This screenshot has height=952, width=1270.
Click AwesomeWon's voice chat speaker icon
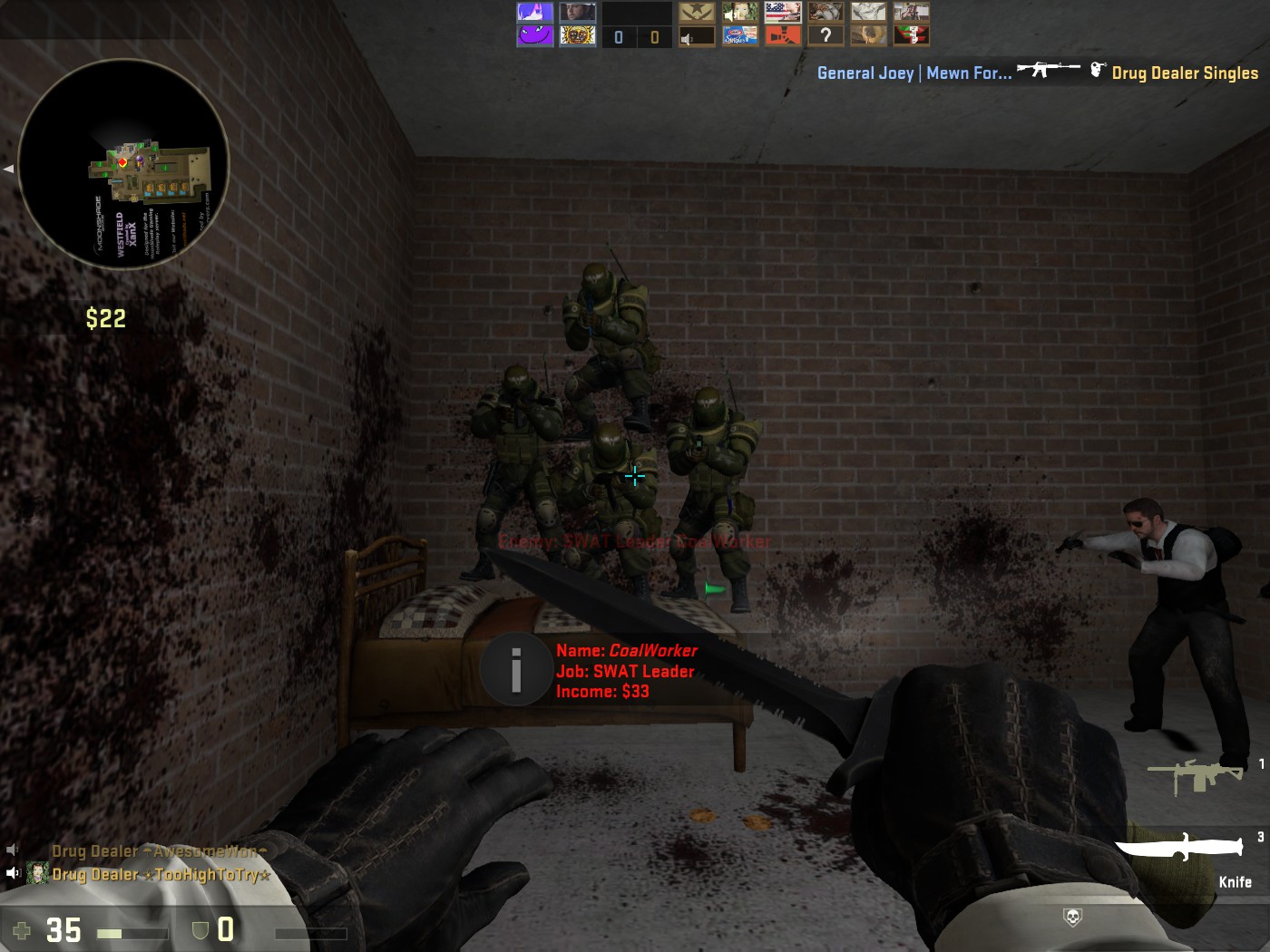pyautogui.click(x=13, y=850)
